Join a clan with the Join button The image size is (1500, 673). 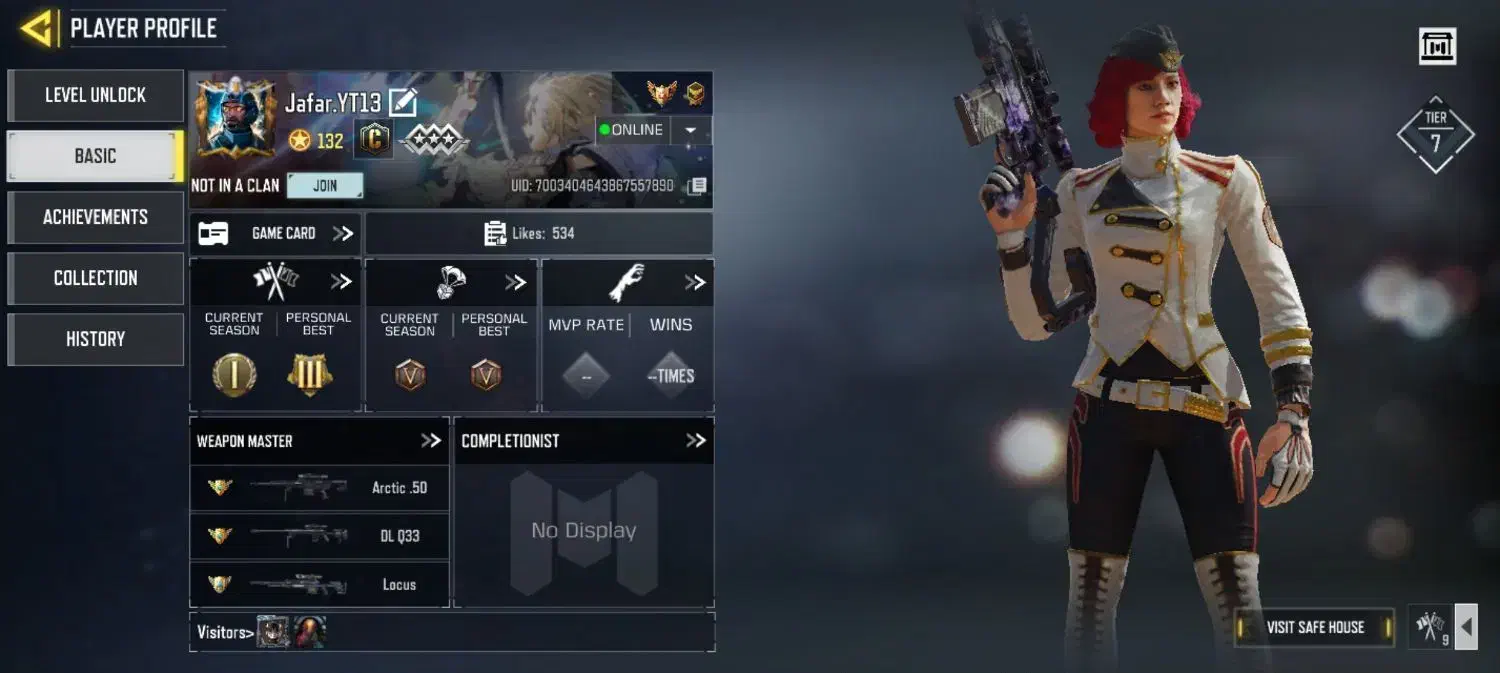coord(325,186)
